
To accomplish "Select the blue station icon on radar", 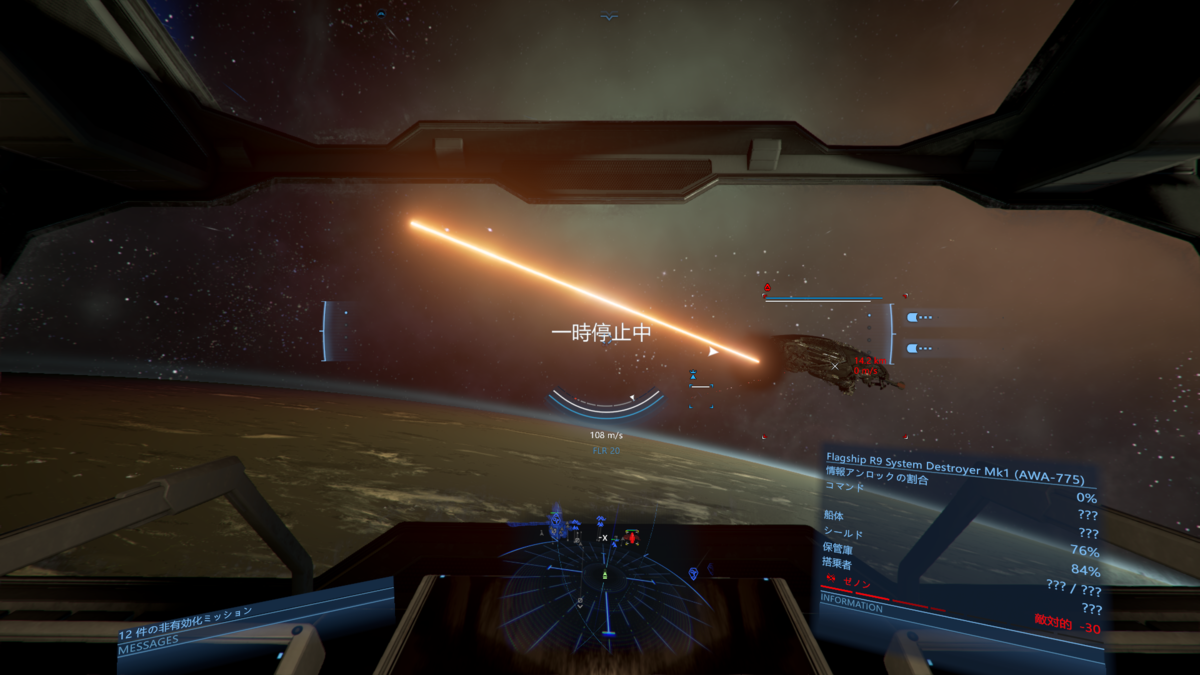I will [557, 522].
